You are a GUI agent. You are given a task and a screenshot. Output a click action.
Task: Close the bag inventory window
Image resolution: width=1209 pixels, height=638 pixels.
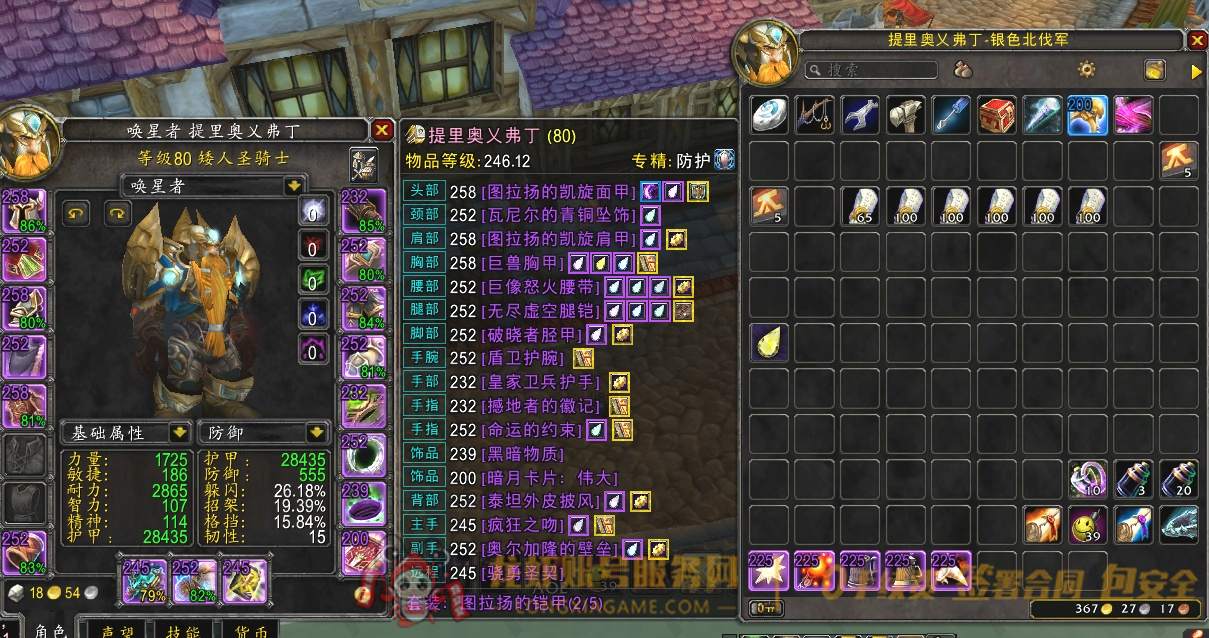pyautogui.click(x=1197, y=41)
